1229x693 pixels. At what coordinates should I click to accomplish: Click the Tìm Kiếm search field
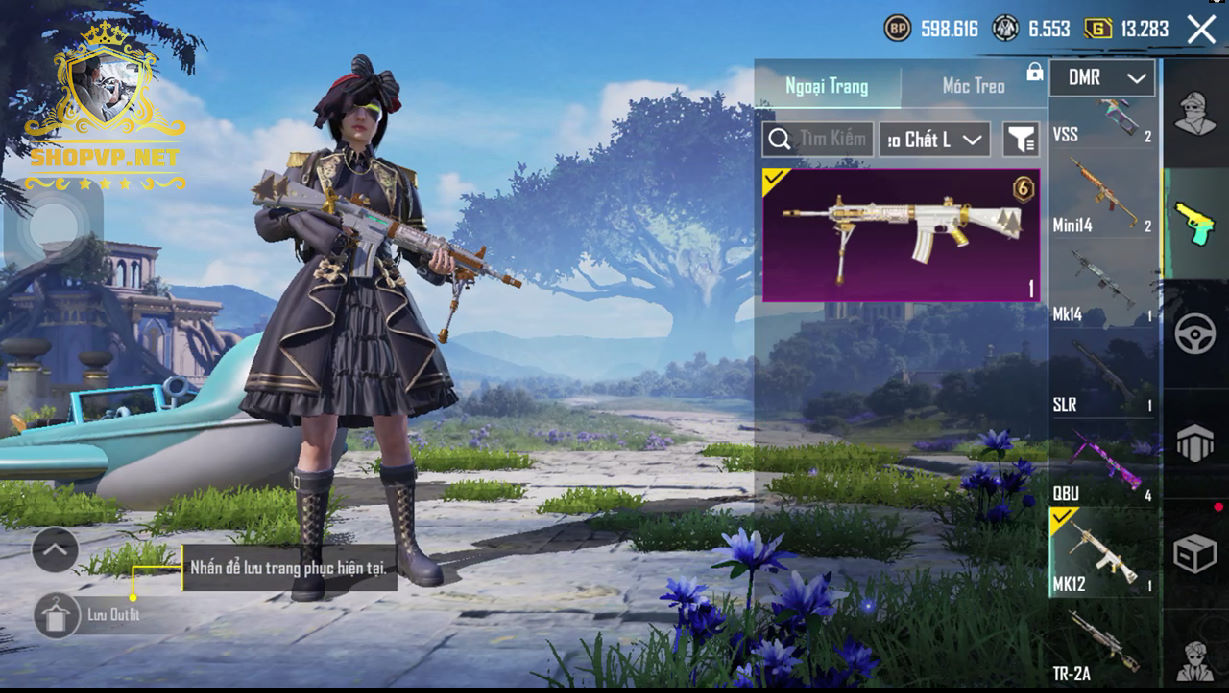(818, 139)
